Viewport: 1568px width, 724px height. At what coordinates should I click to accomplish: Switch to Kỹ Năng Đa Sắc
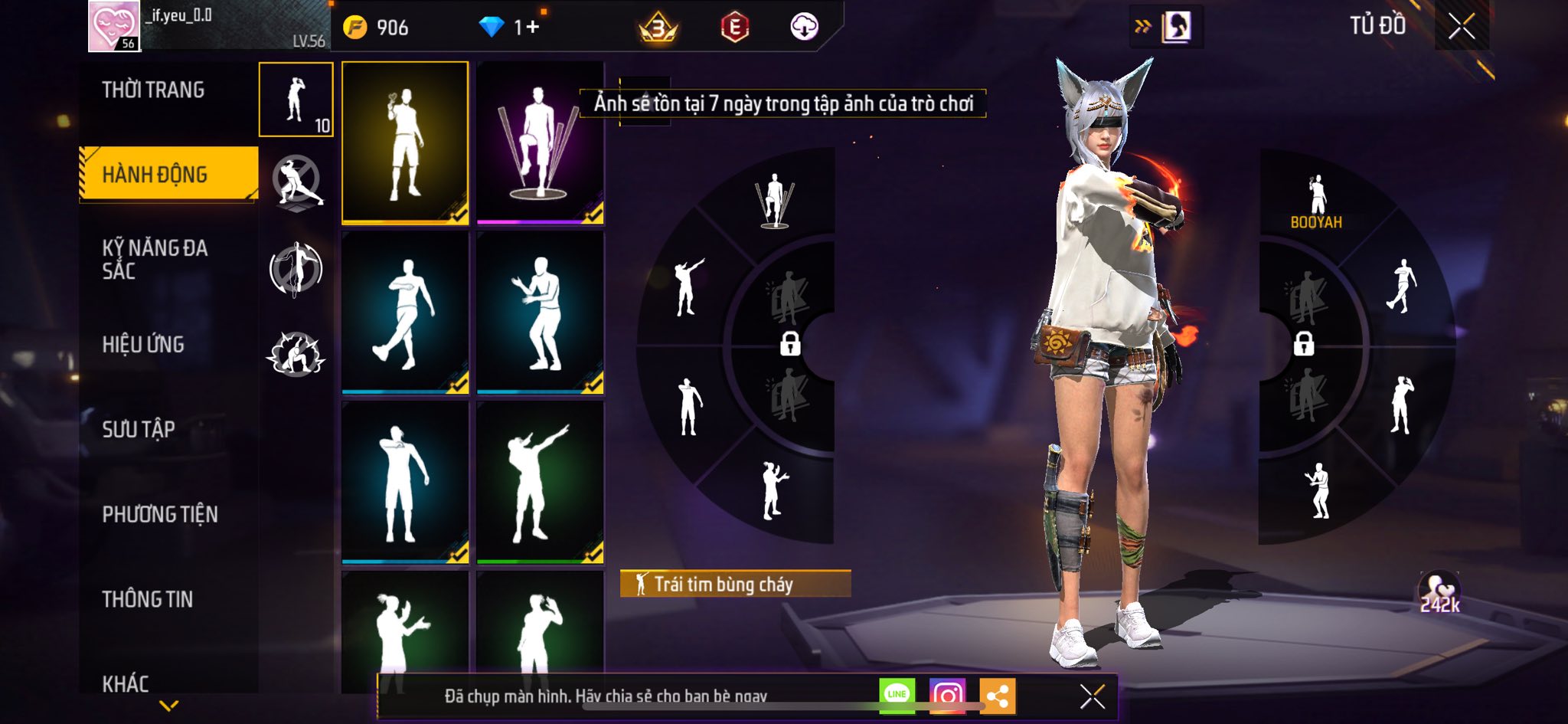155,259
